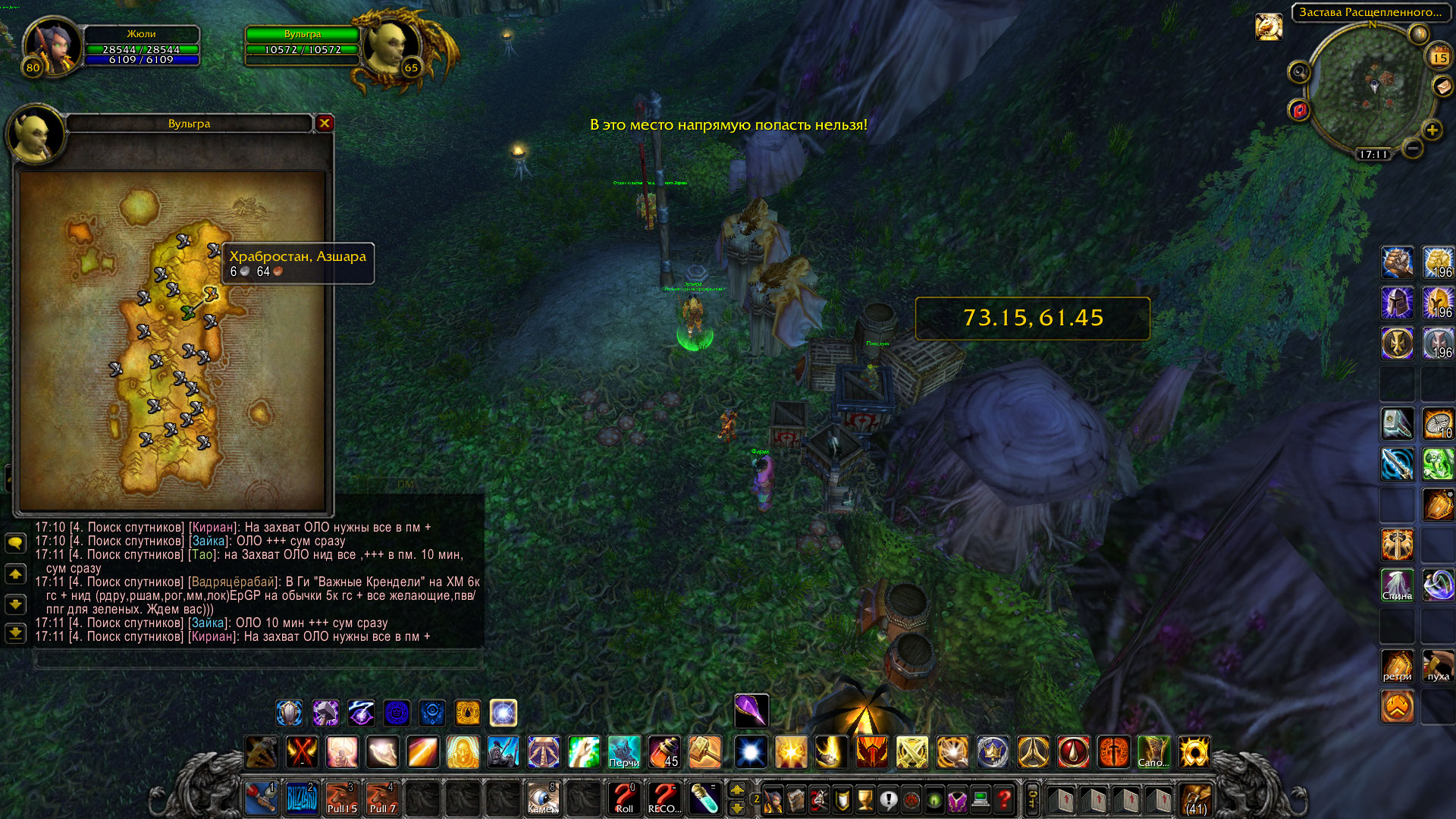Screen dimensions: 1456x819
Task: Switch action bar page up arrow
Action: tap(737, 789)
